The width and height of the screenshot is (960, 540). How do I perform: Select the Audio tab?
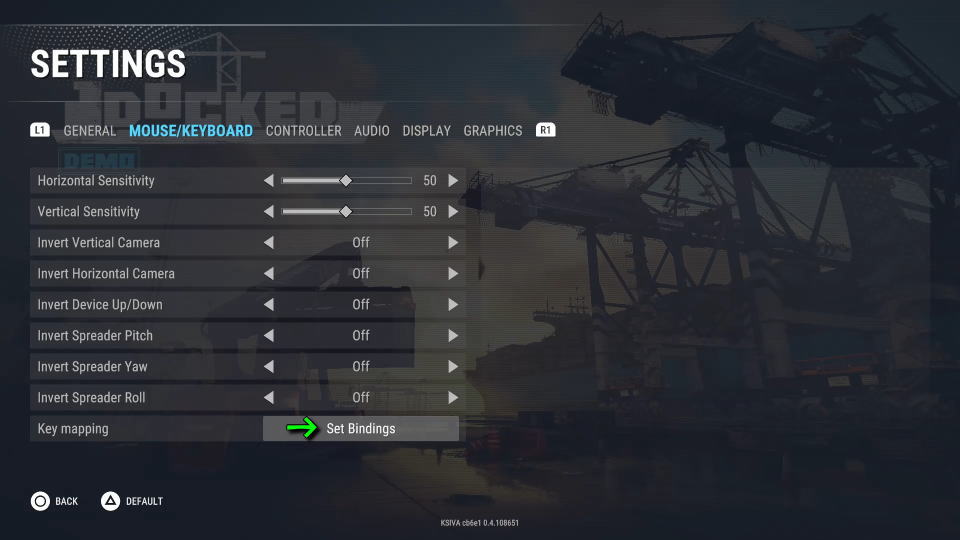(372, 131)
